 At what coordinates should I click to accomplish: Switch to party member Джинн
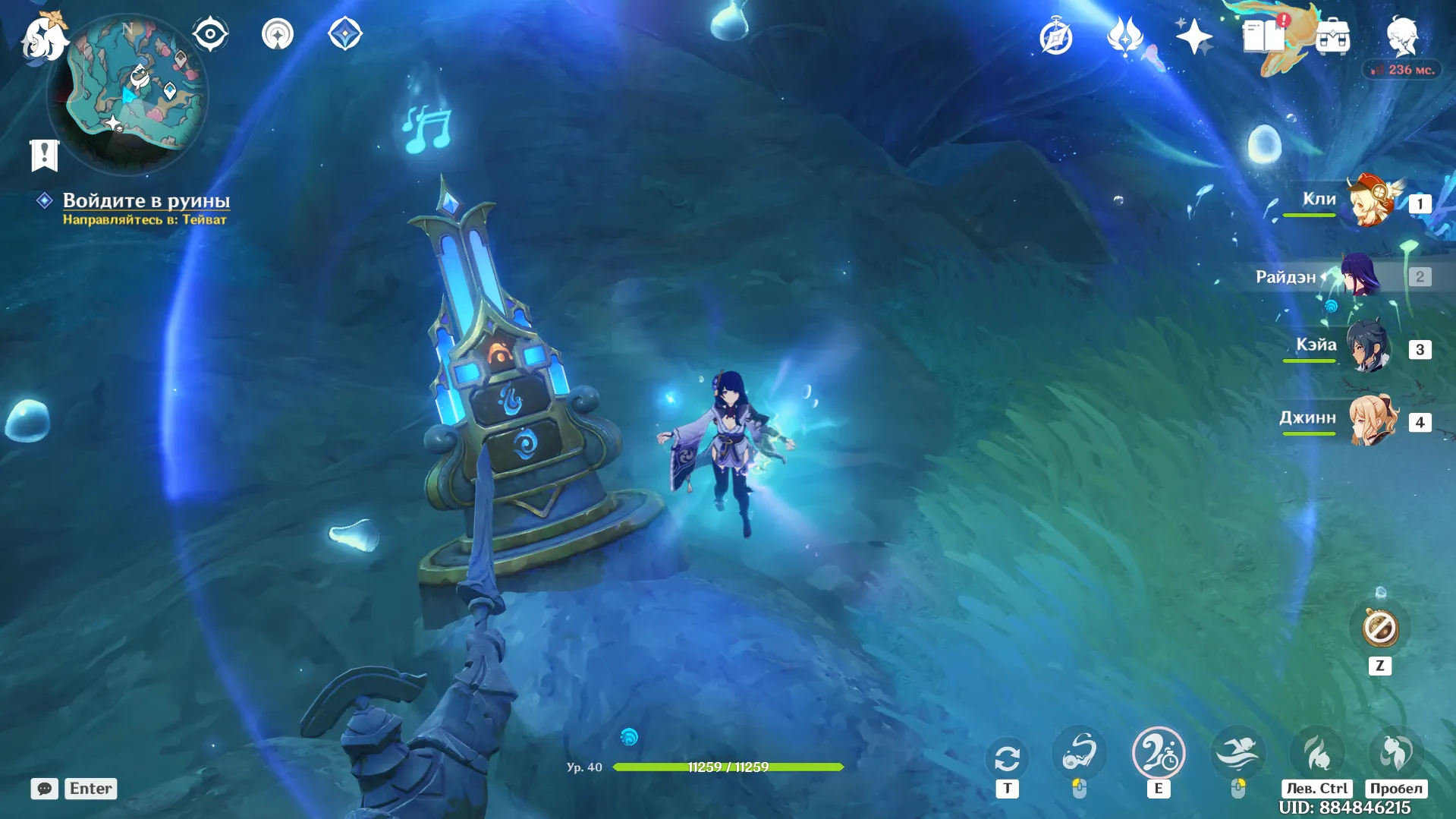pos(1372,420)
